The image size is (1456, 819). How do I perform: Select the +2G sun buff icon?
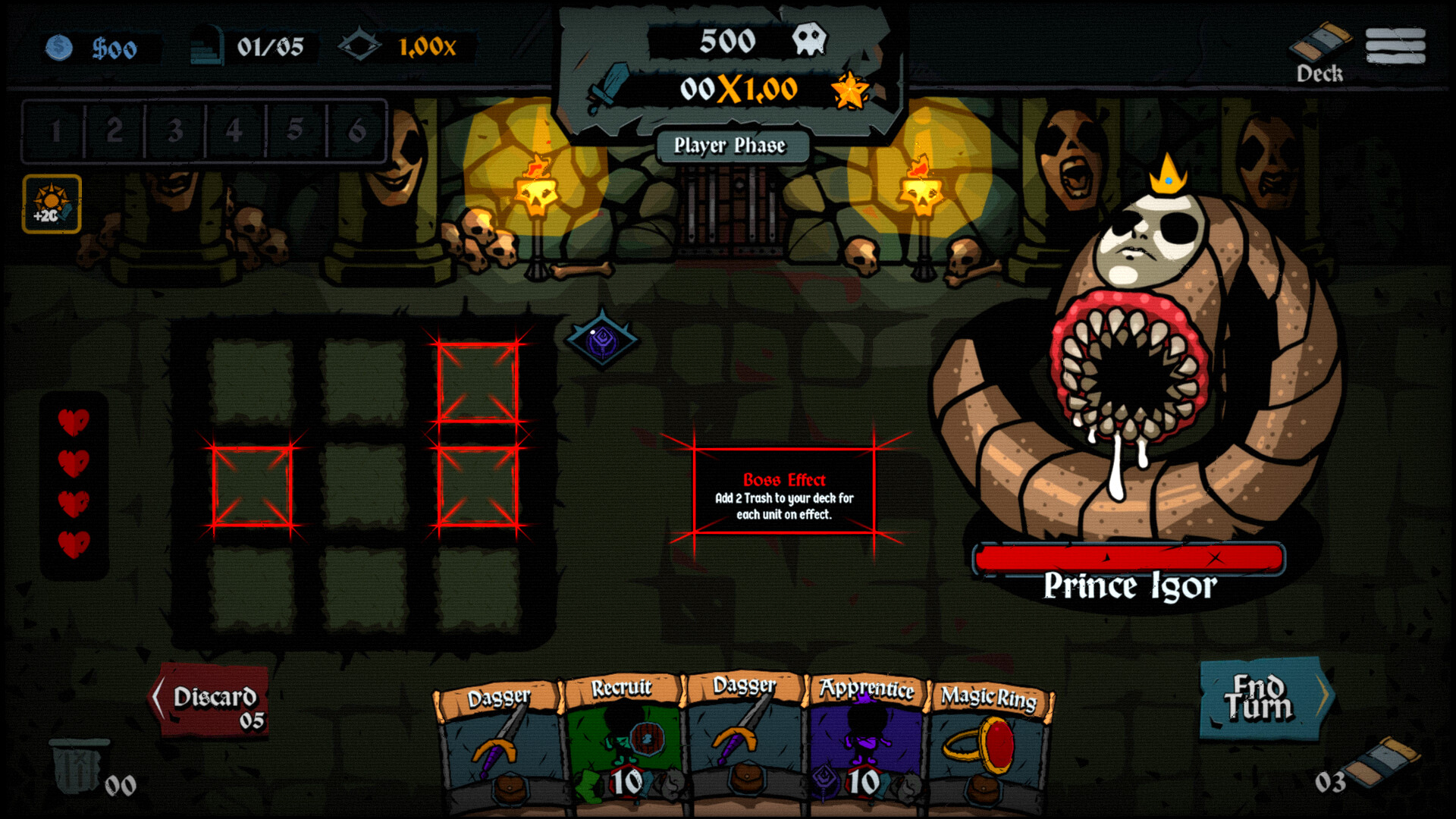pyautogui.click(x=52, y=202)
